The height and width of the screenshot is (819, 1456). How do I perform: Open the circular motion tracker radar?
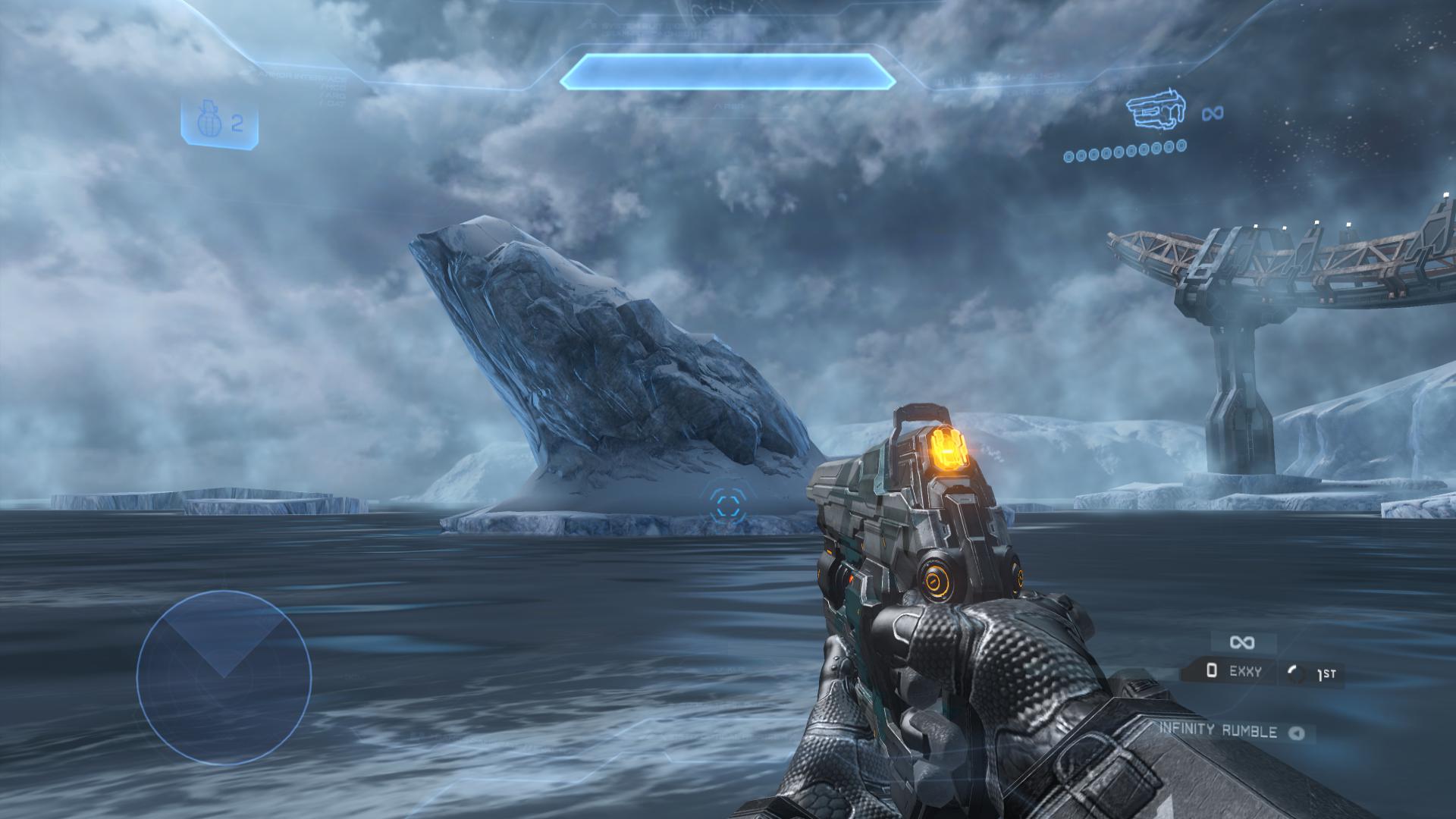(224, 677)
